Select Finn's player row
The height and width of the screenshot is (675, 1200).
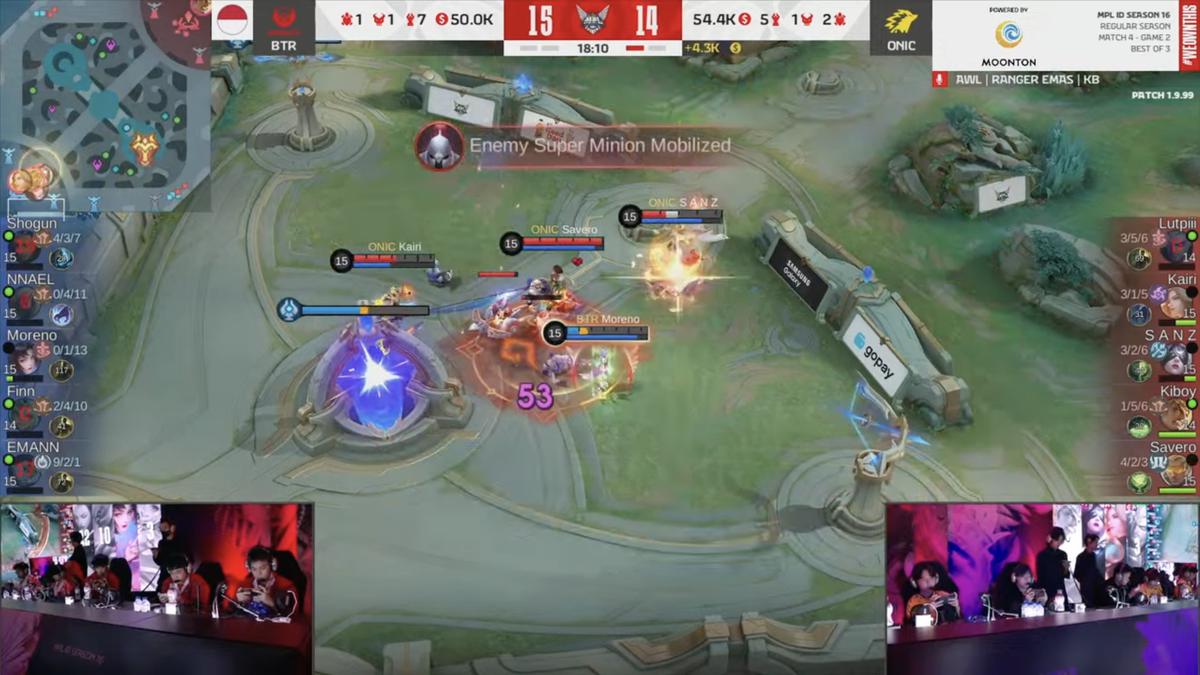coord(38,412)
